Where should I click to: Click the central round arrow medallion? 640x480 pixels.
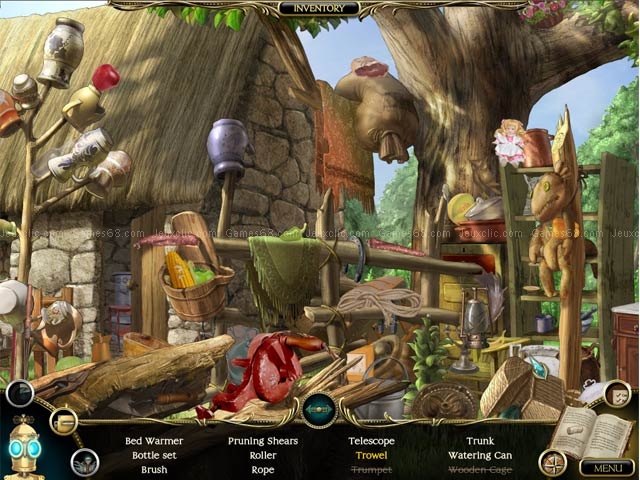point(319,410)
